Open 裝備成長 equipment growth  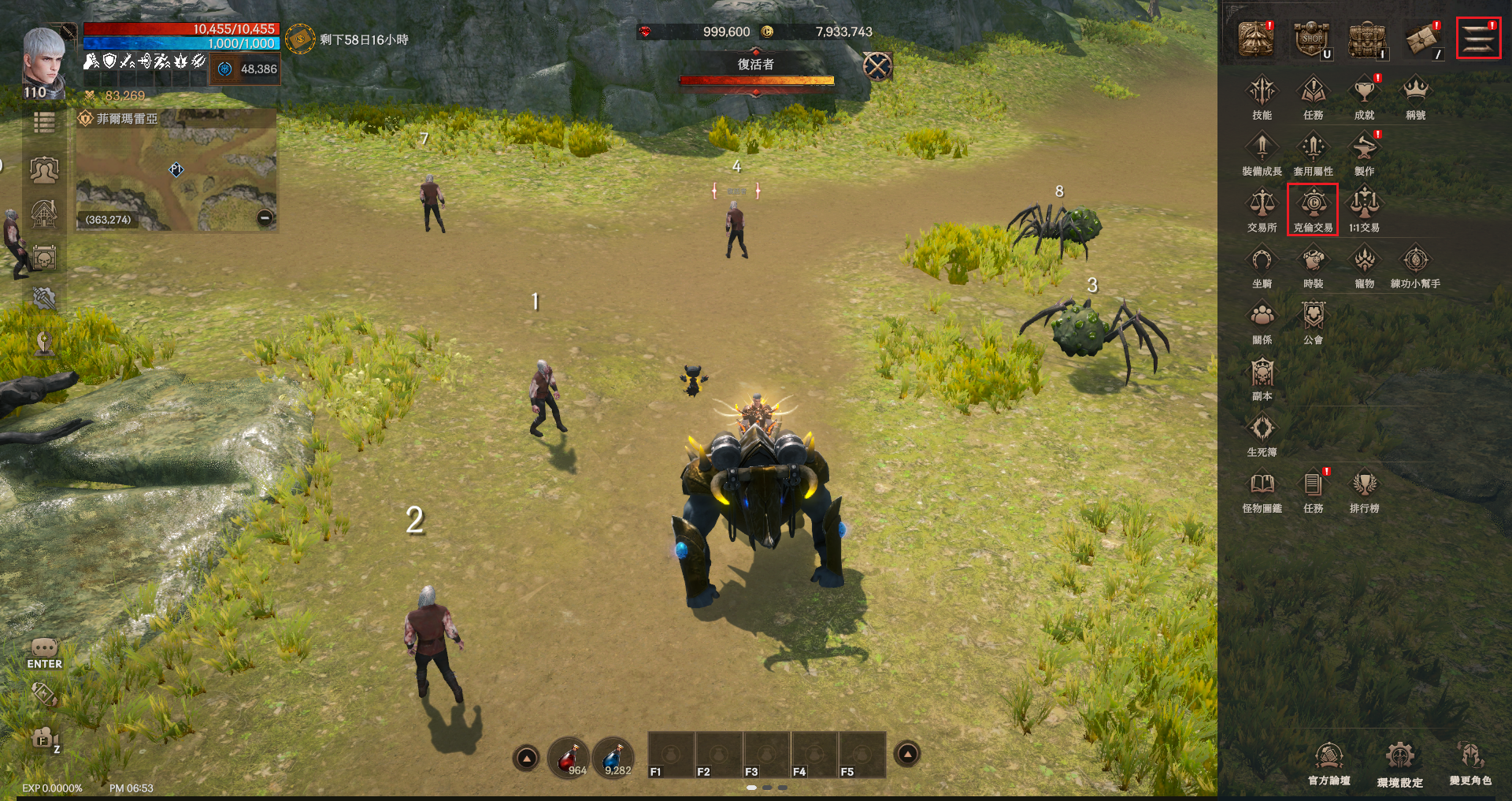click(1262, 154)
